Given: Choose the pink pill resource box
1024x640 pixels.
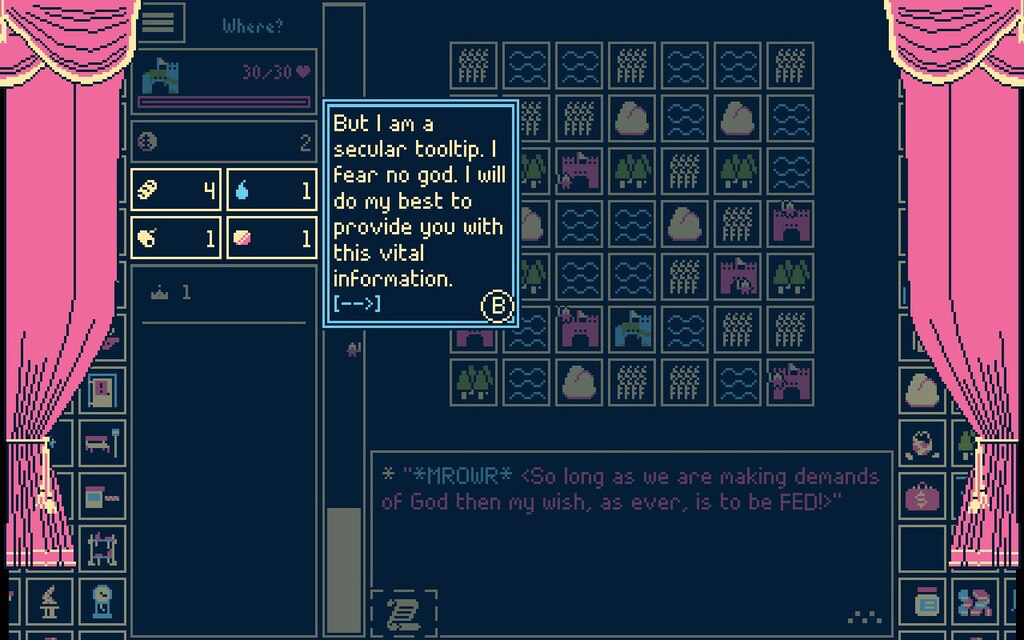Looking at the screenshot, I should (x=272, y=237).
